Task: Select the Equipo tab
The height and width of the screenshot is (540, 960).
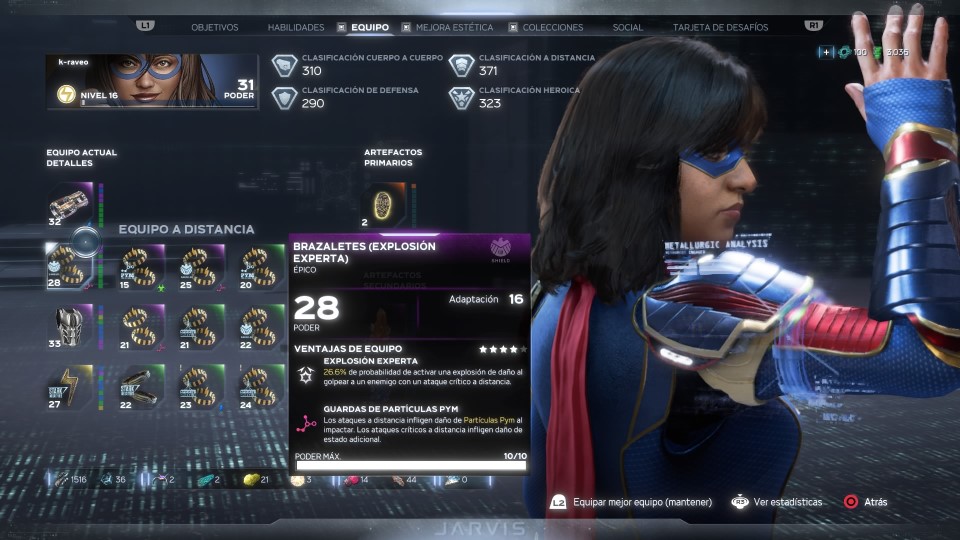Action: (x=369, y=27)
